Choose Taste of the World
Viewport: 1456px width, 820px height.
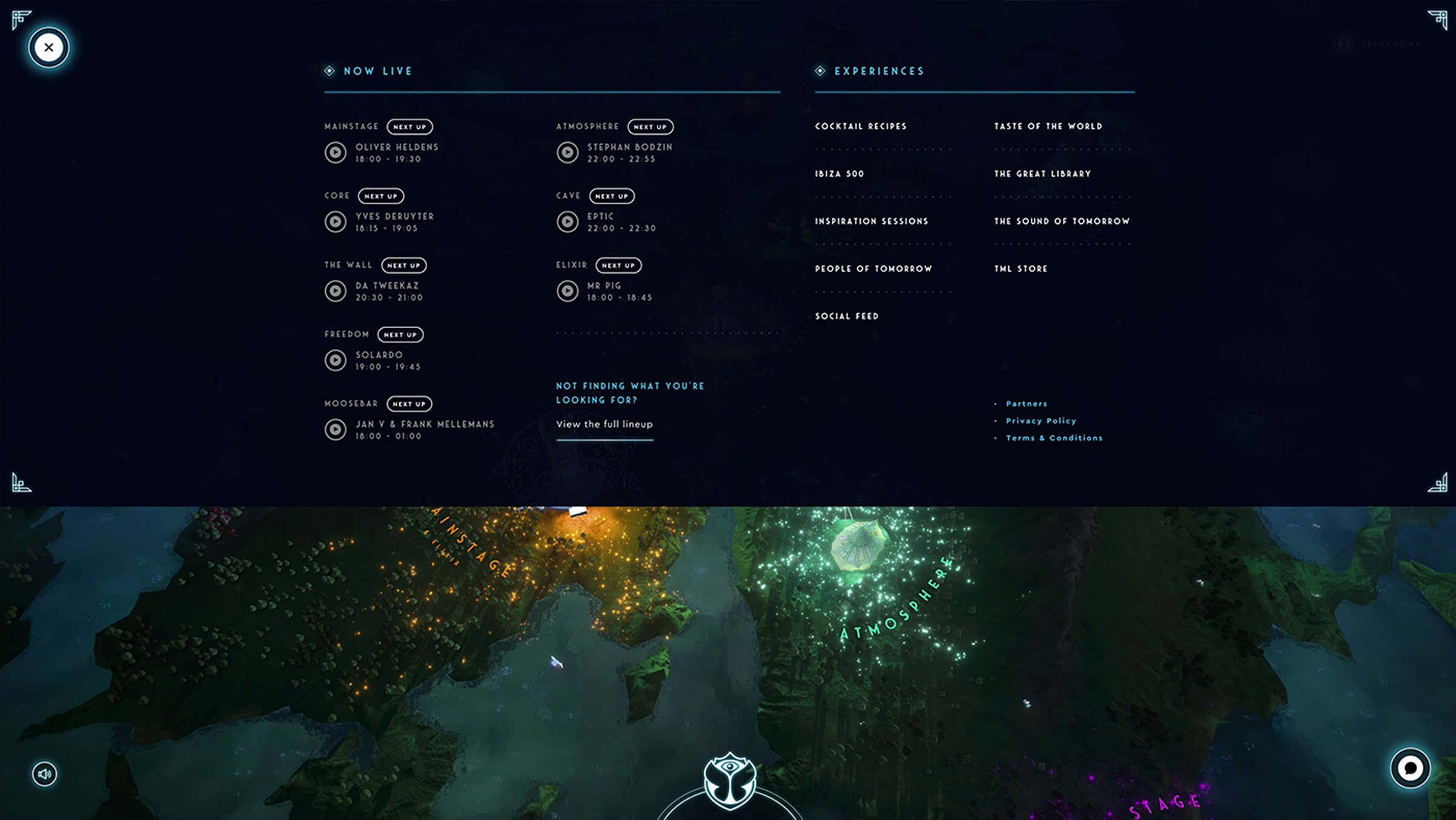1048,126
